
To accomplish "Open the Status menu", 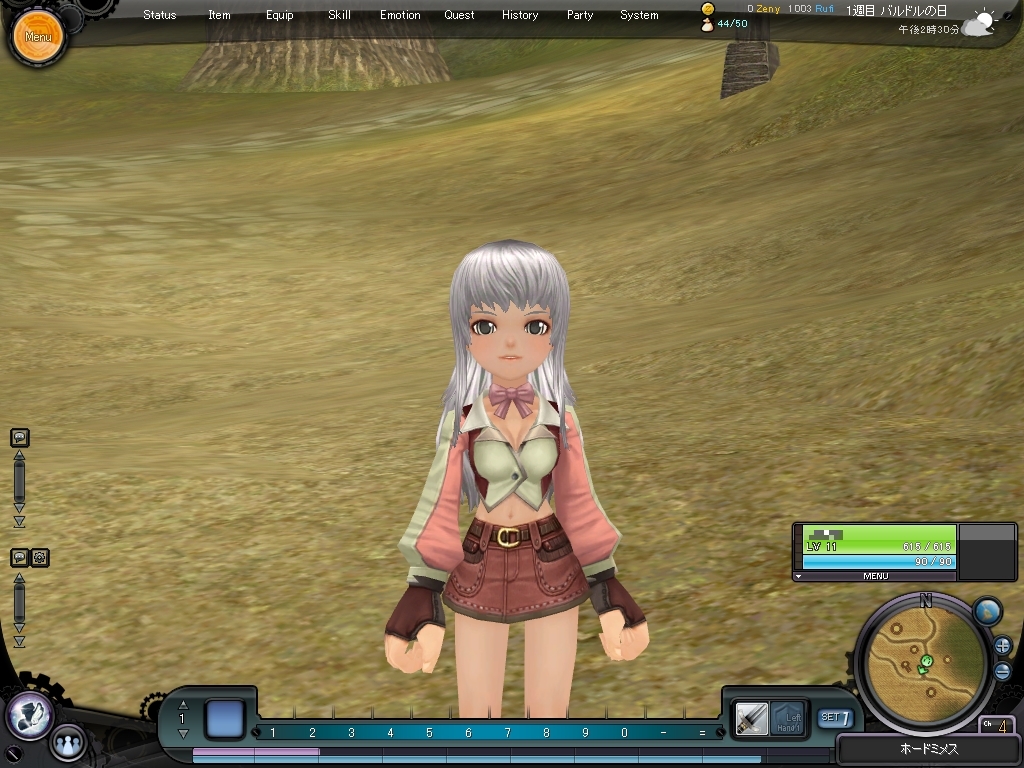I will pyautogui.click(x=159, y=15).
